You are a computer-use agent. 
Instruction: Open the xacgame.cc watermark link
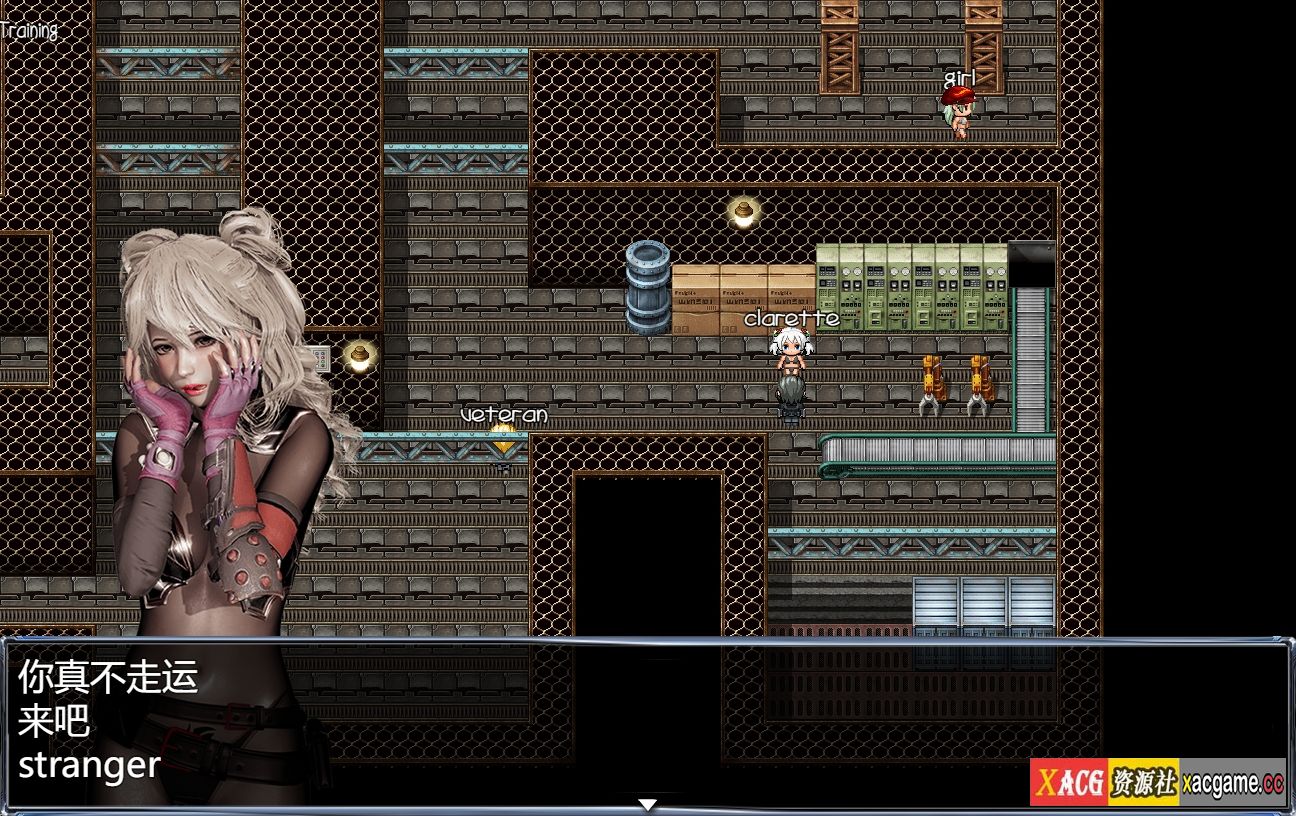click(1232, 783)
